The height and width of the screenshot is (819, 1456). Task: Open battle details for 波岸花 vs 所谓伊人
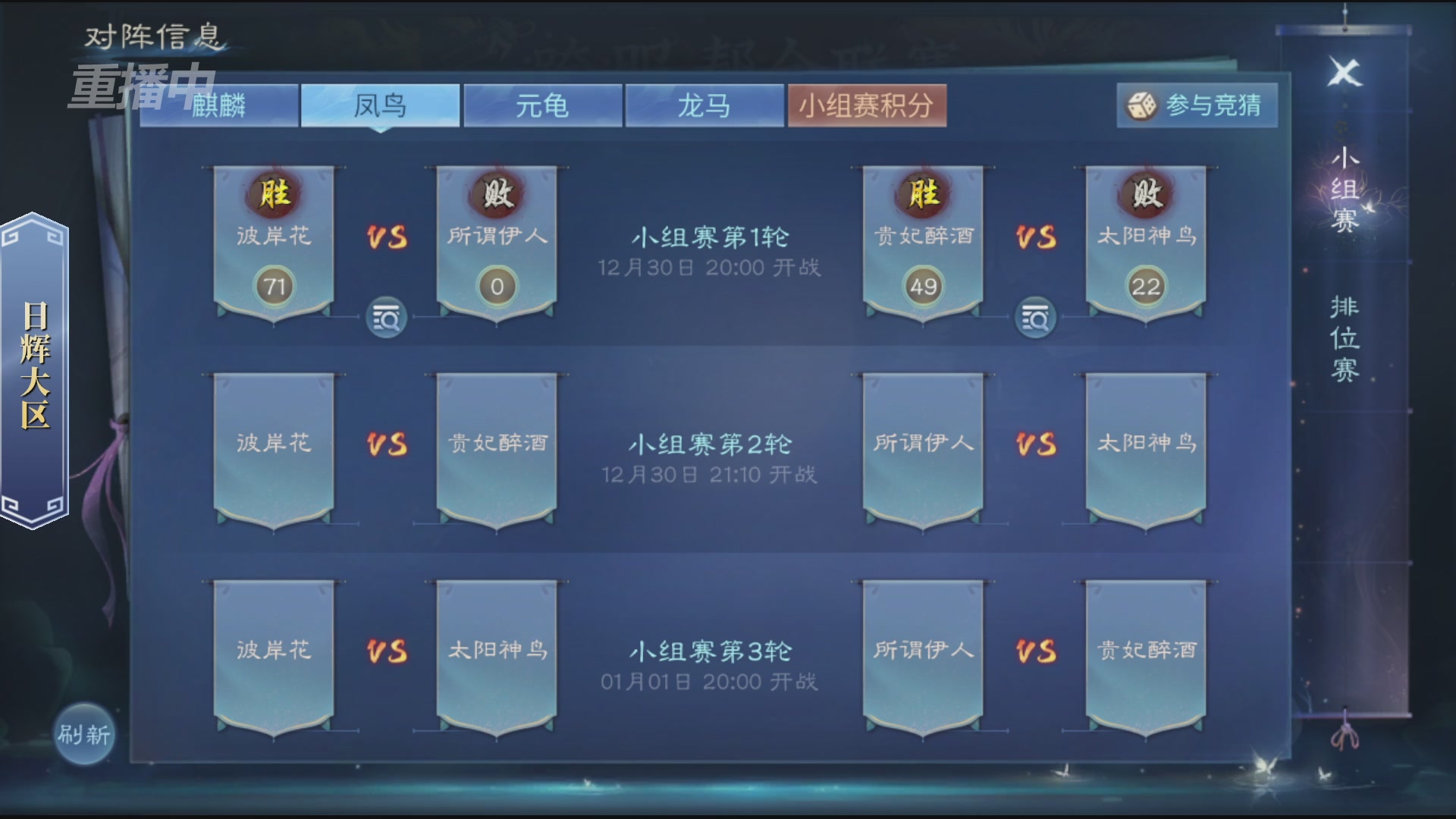tap(385, 318)
